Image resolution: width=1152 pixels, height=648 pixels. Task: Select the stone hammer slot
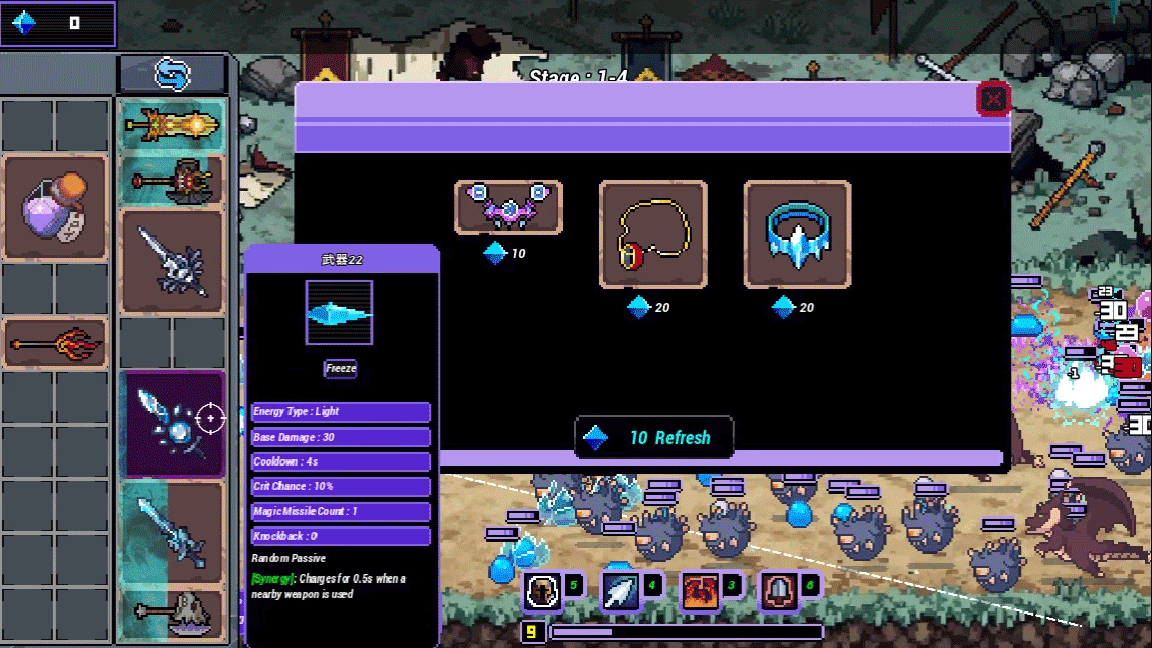click(x=172, y=614)
